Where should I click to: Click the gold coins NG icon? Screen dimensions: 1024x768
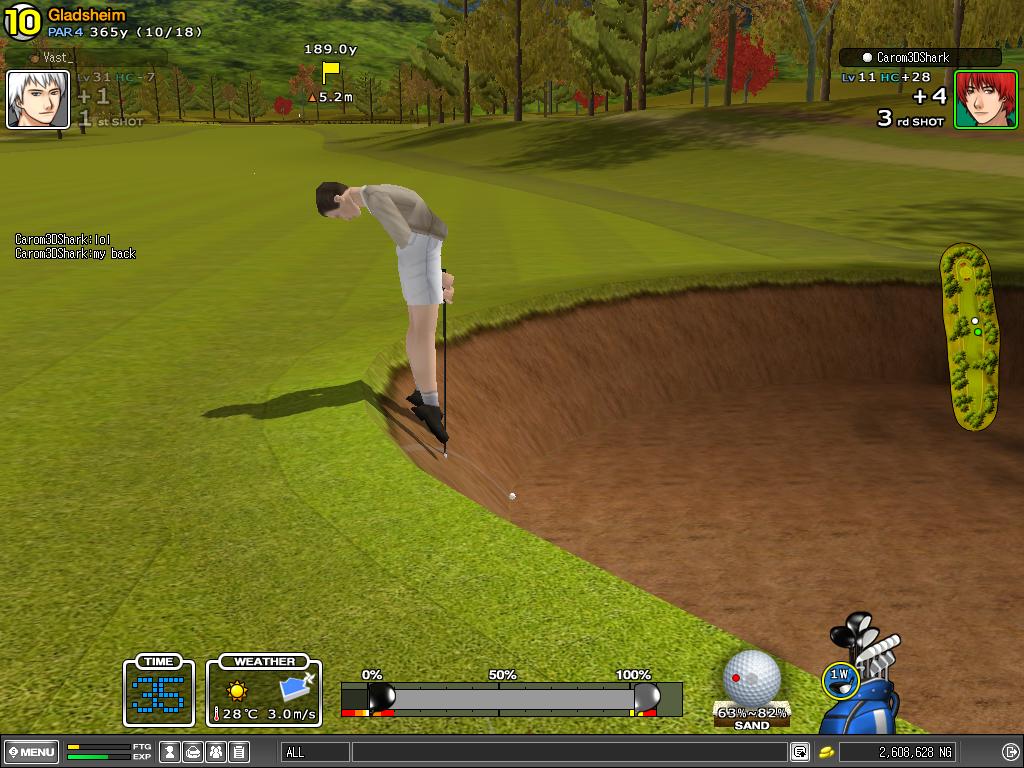click(827, 752)
